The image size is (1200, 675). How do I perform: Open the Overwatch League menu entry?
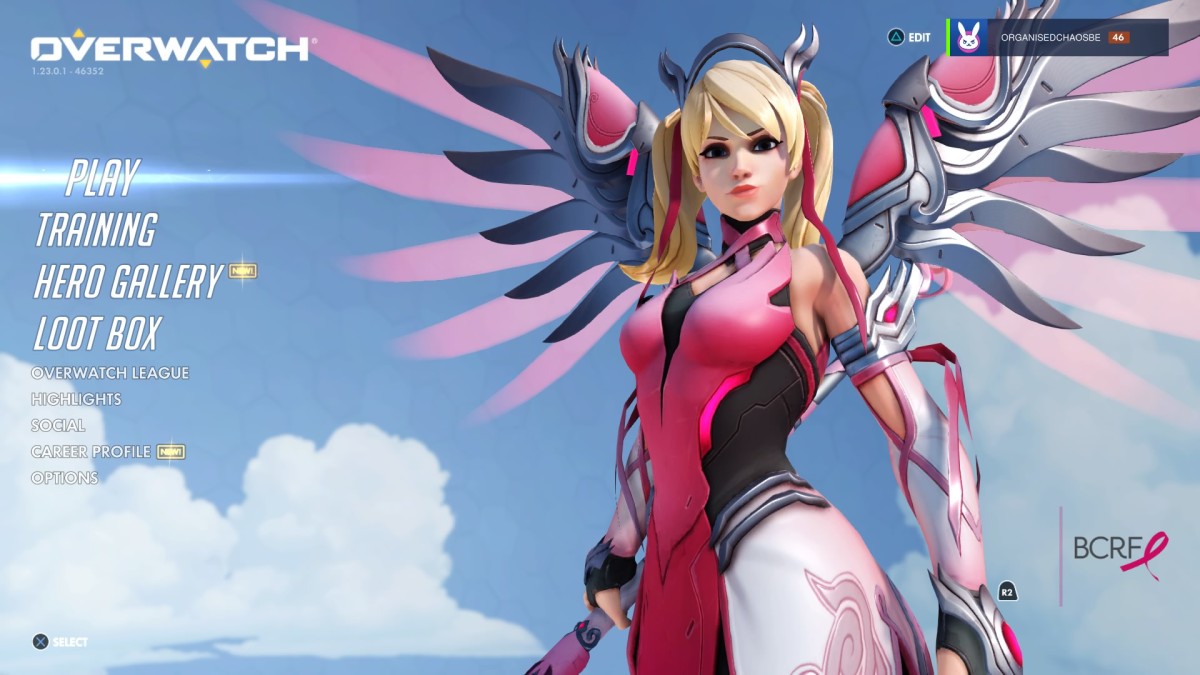pos(110,373)
